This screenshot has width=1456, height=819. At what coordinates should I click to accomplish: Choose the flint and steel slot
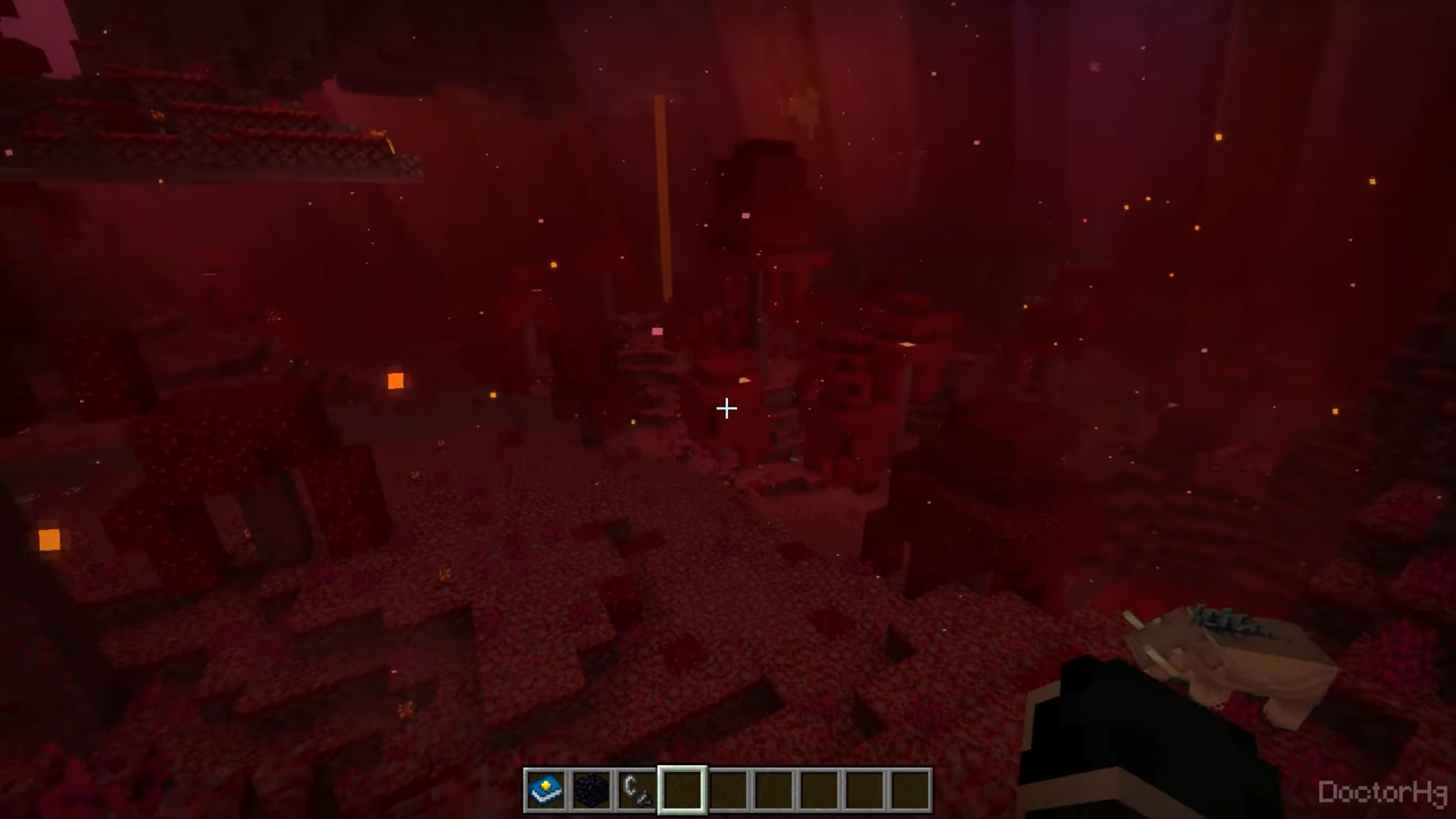coord(636,789)
